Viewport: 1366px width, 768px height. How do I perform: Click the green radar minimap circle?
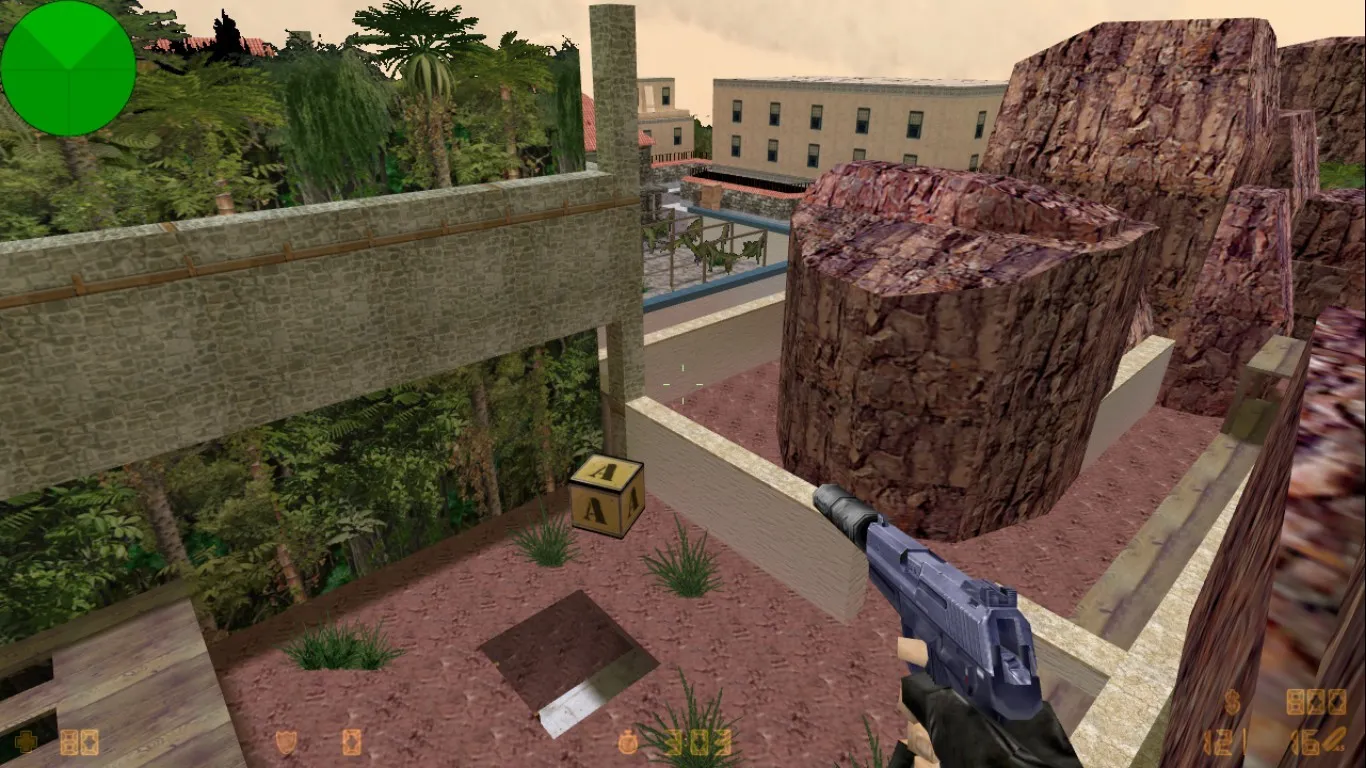[x=68, y=68]
